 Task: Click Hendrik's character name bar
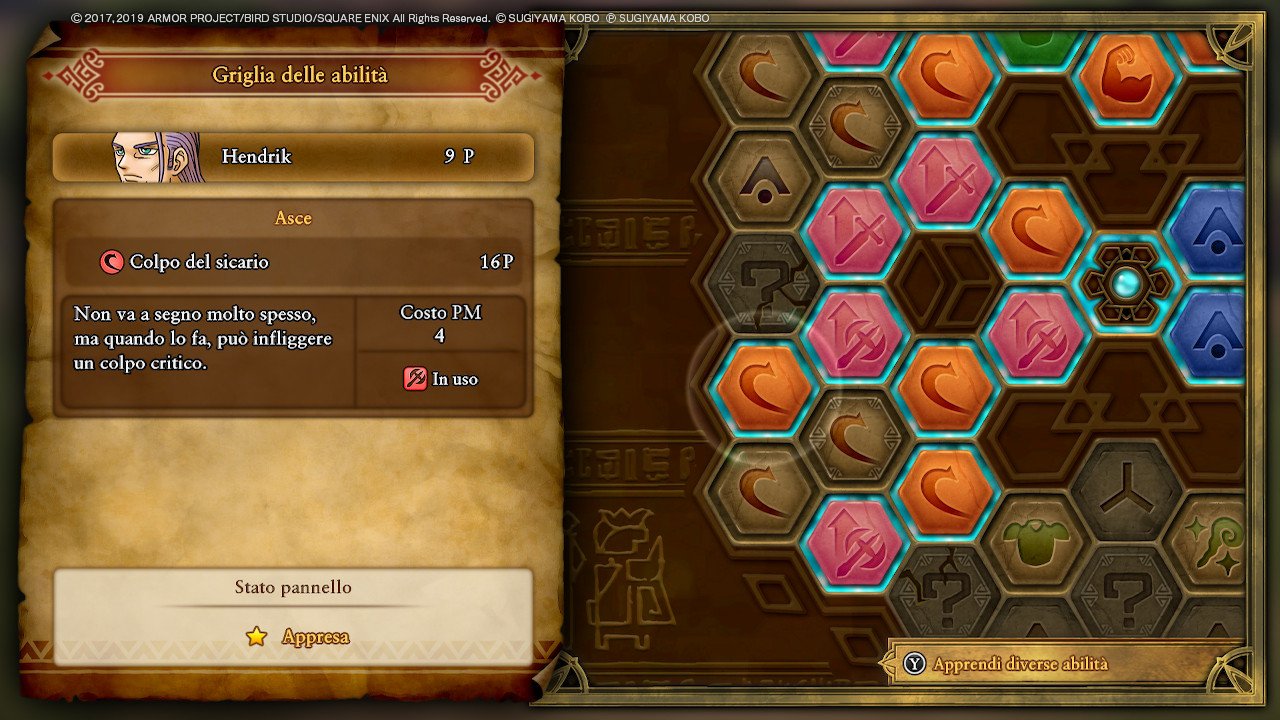point(293,157)
